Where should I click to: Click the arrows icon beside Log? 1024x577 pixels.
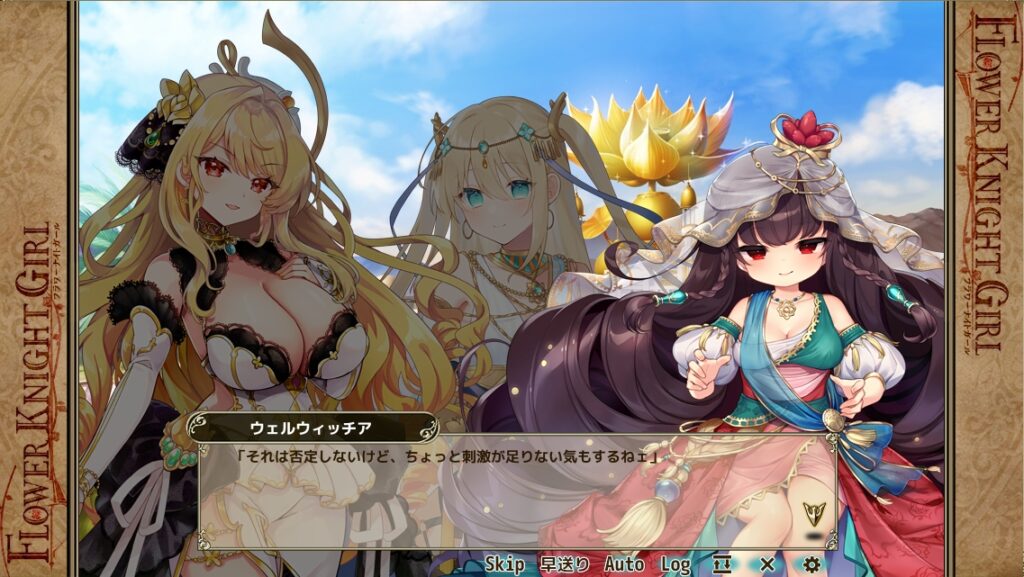(x=722, y=565)
